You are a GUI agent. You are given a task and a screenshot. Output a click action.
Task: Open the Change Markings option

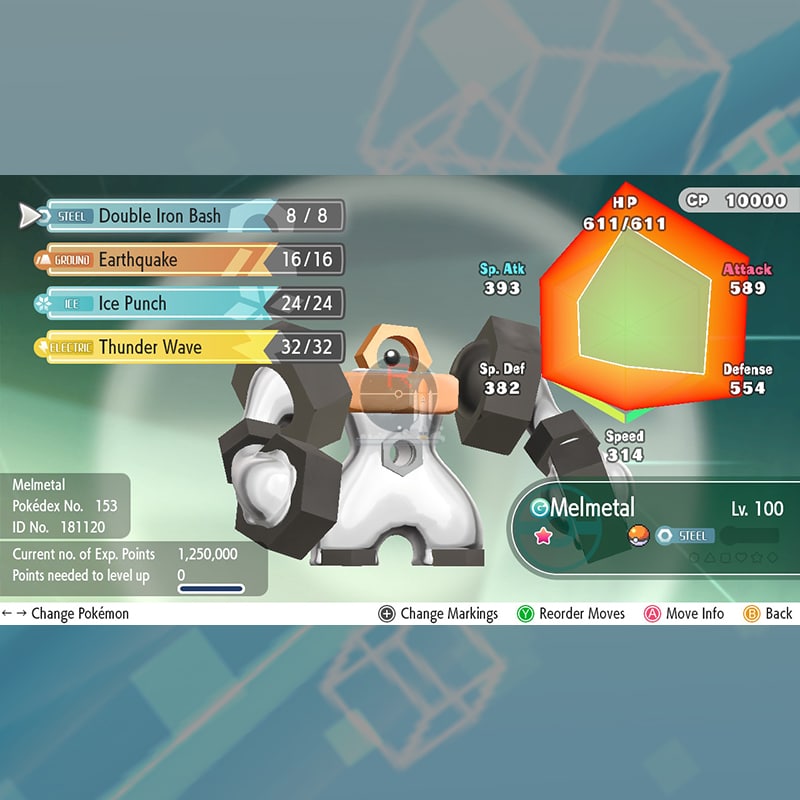(438, 613)
